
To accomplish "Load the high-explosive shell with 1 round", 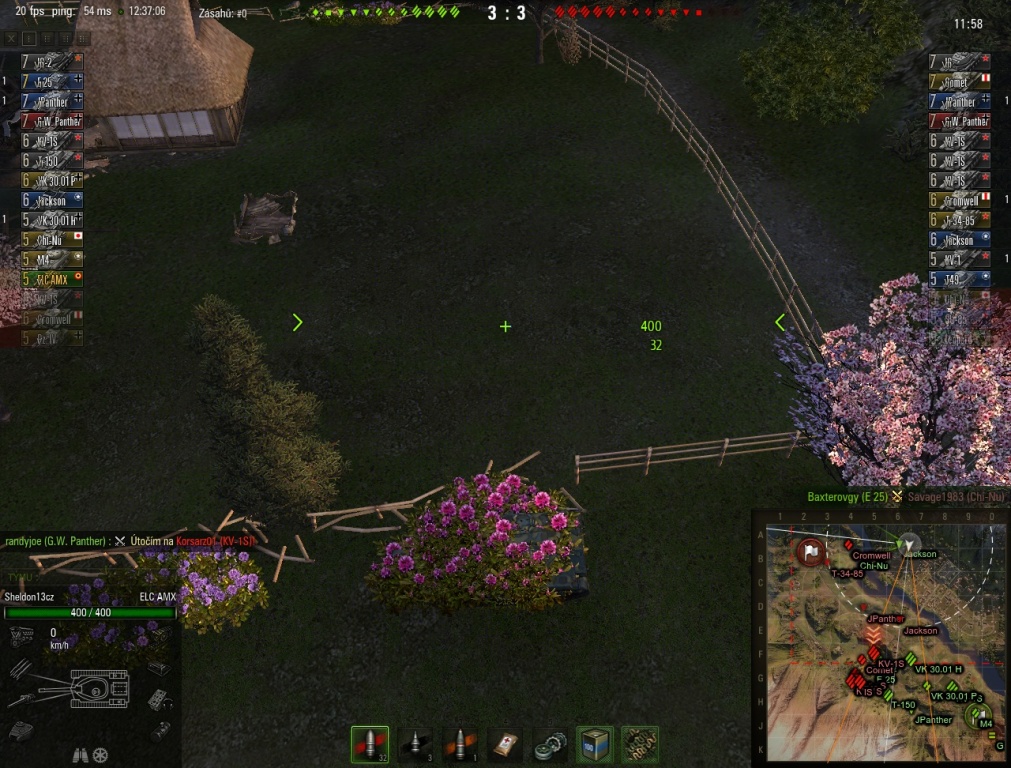I will [x=460, y=745].
